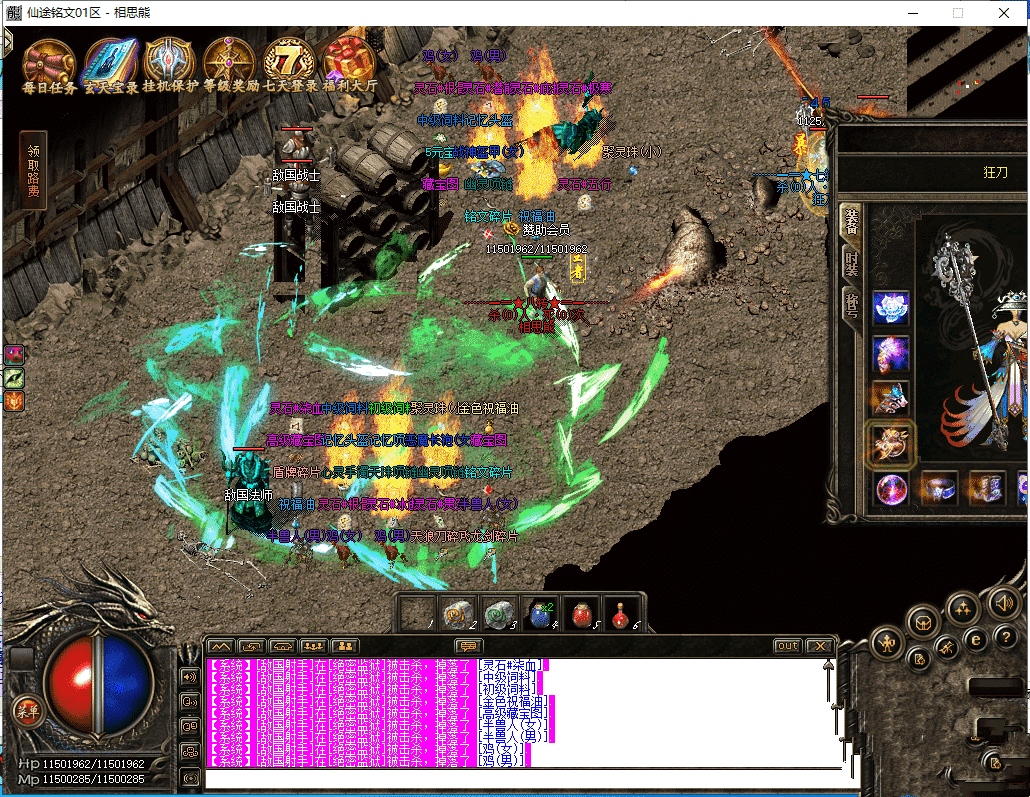This screenshot has height=797, width=1030.
Task: Use the blue potion jar in the hotbar
Action: pyautogui.click(x=539, y=613)
